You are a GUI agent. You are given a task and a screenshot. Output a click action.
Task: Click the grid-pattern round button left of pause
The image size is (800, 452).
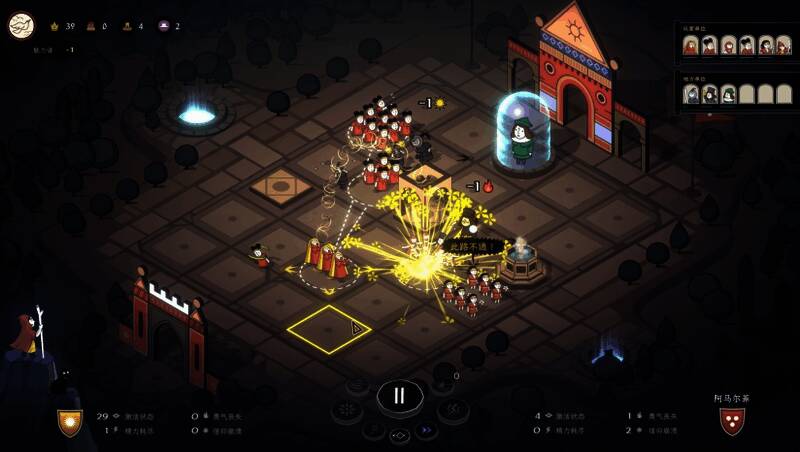tap(347, 410)
